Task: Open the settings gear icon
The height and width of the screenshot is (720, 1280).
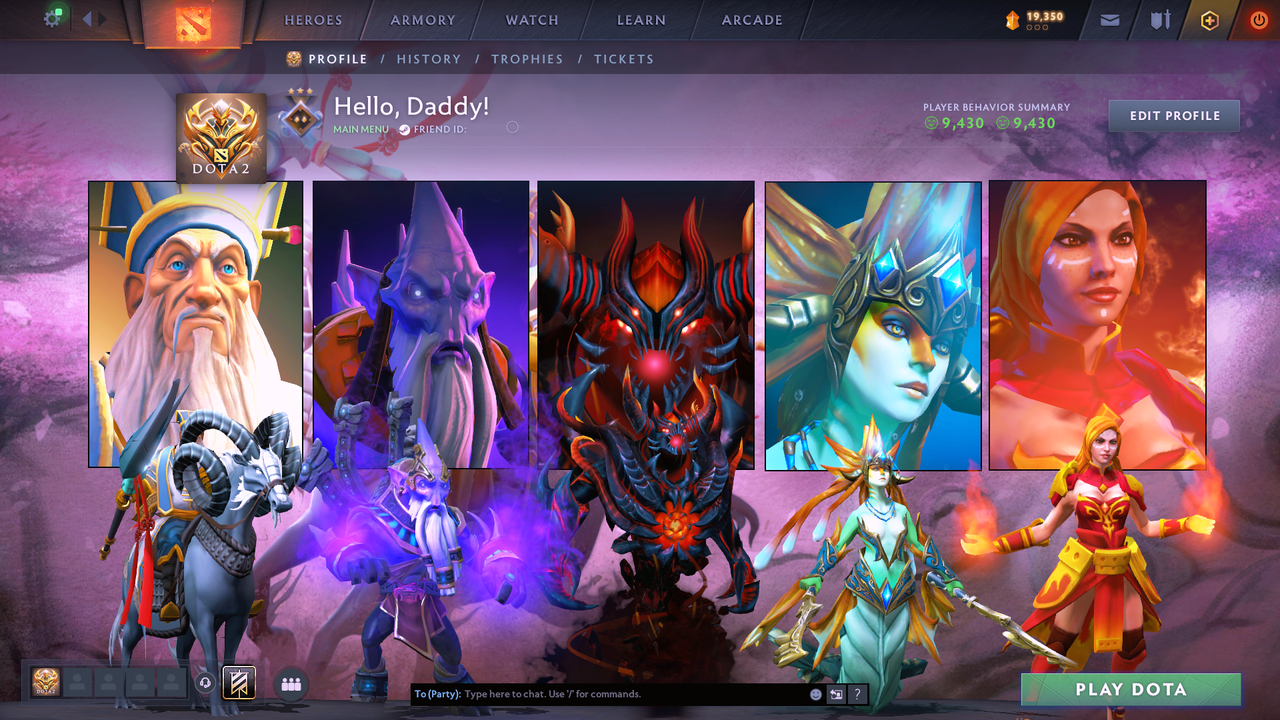Action: click(53, 18)
